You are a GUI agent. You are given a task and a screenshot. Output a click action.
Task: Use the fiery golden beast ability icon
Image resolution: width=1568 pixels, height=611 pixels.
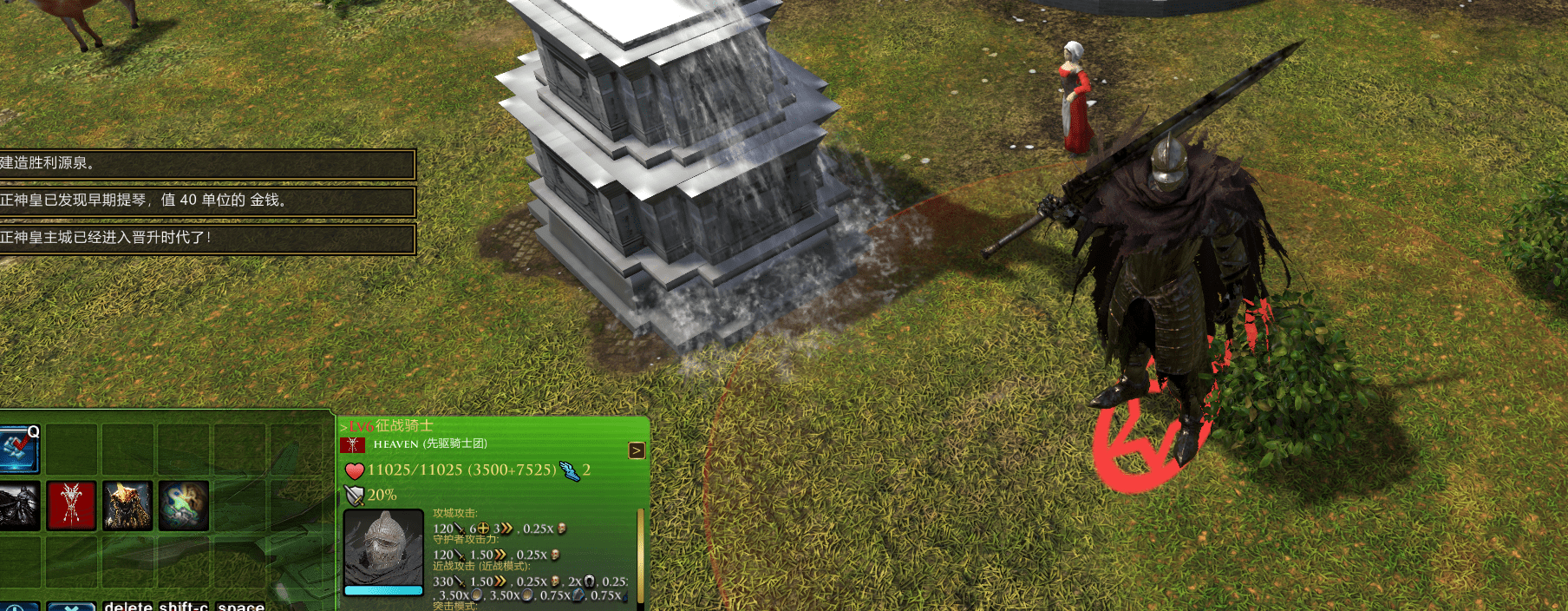127,505
